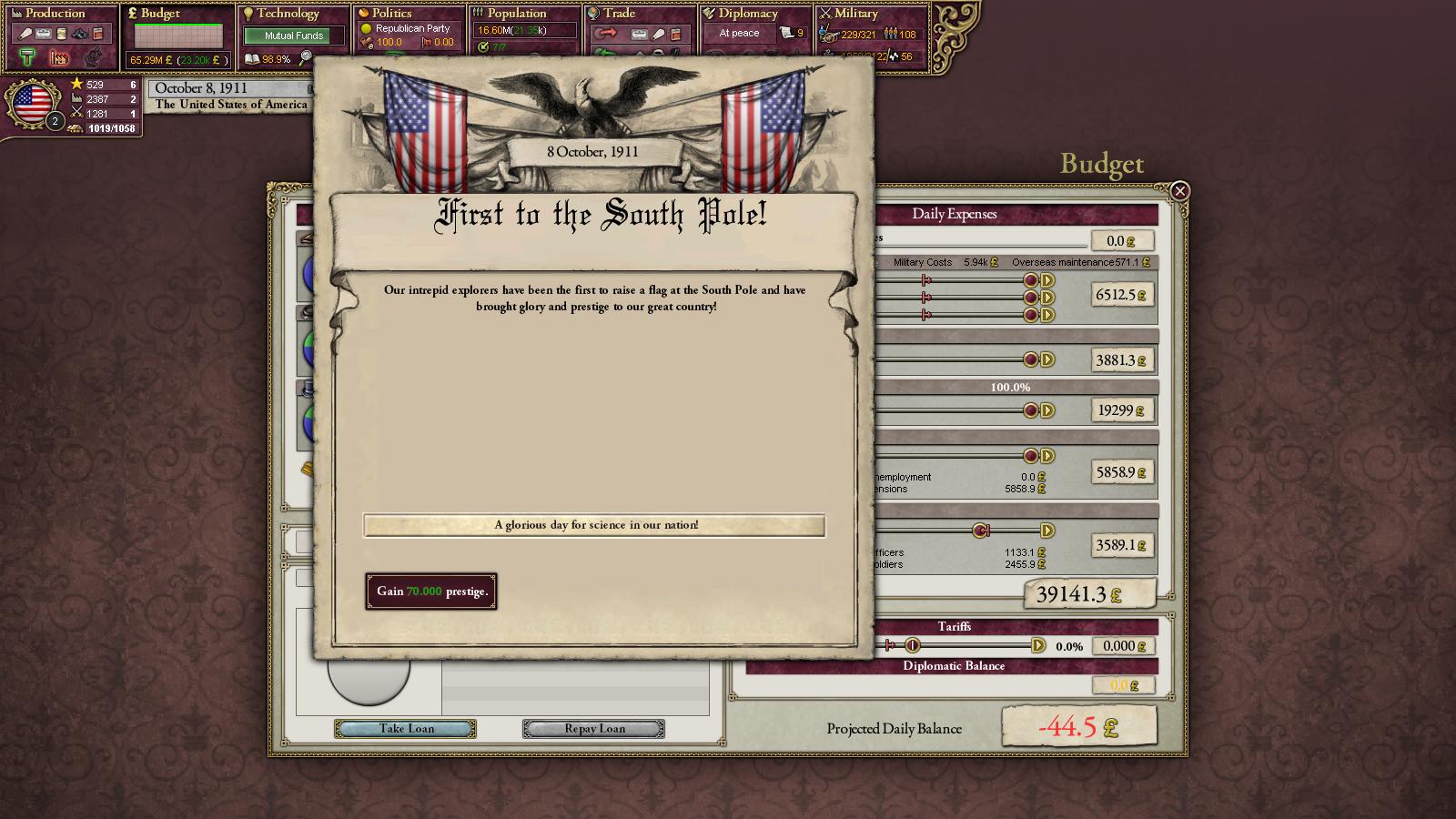
Task: Take Loan from the budget panel
Action: point(406,729)
